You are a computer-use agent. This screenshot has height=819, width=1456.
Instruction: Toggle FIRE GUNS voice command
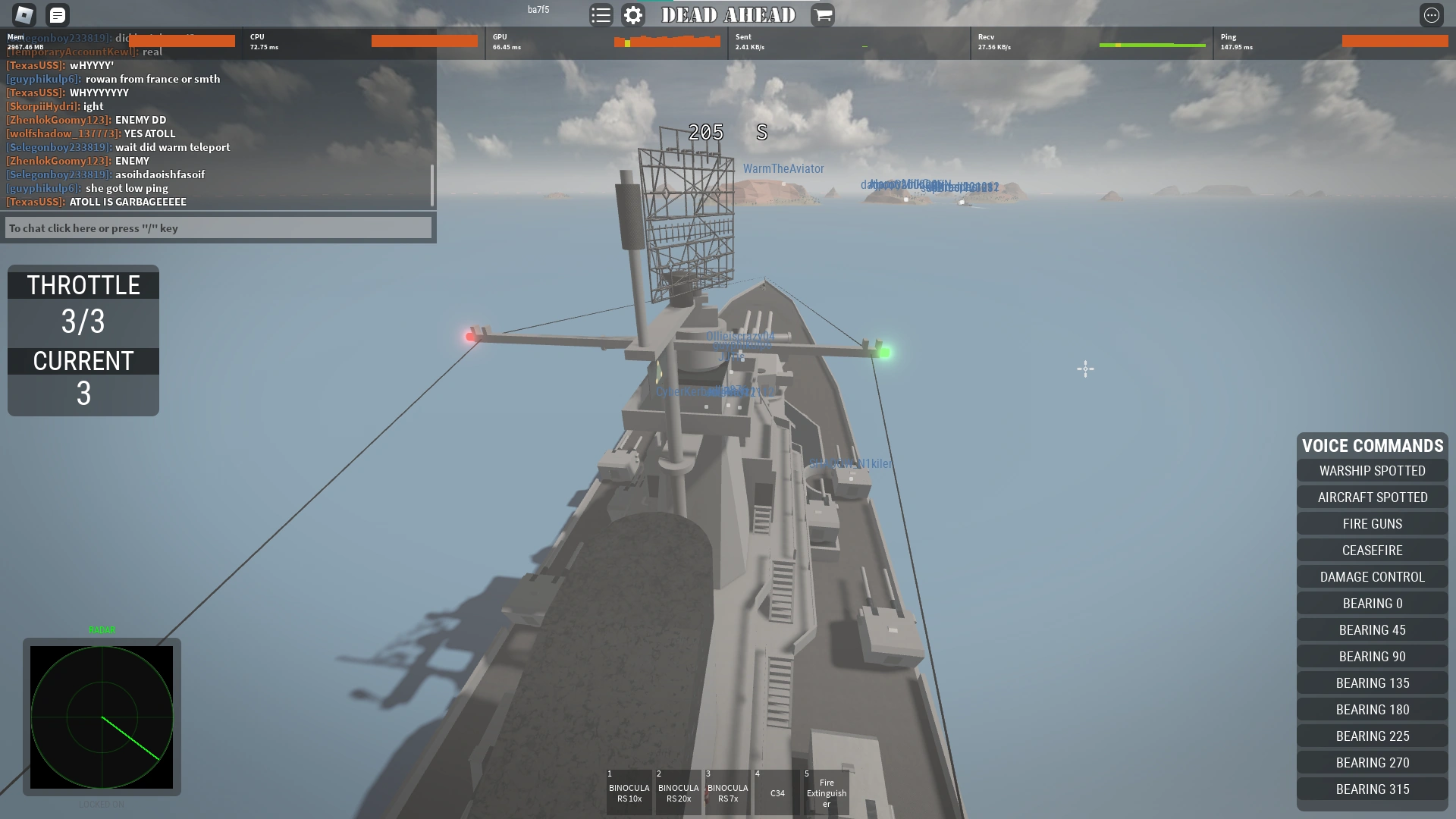tap(1371, 523)
